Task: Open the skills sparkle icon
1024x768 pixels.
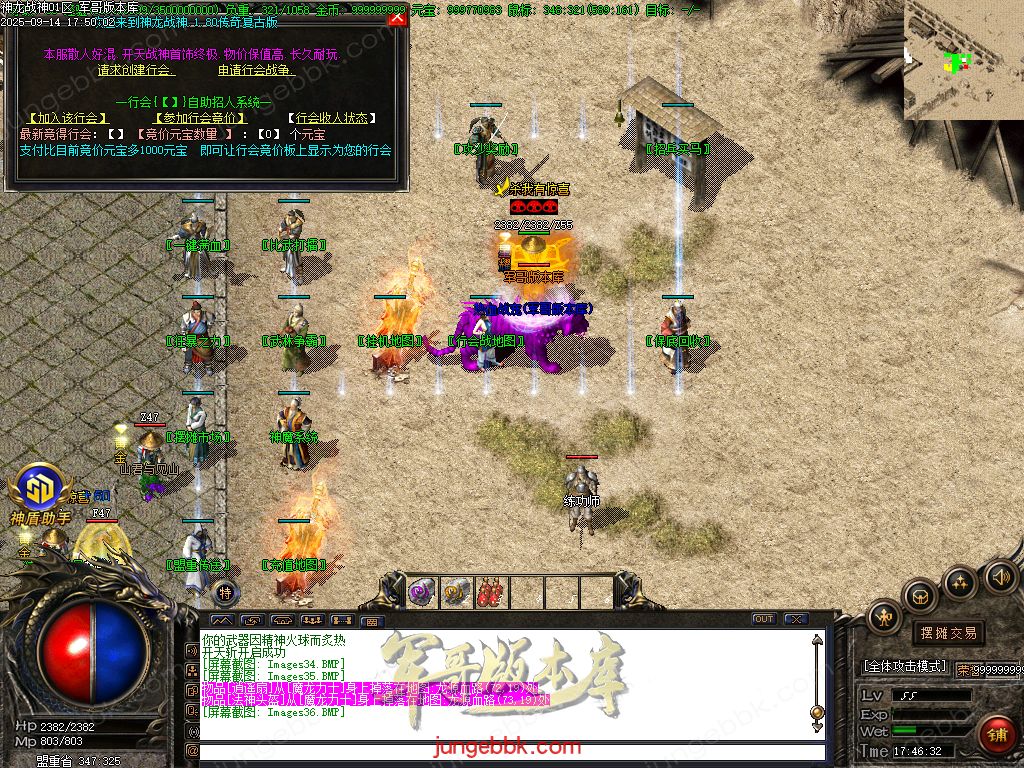Action: [960, 582]
